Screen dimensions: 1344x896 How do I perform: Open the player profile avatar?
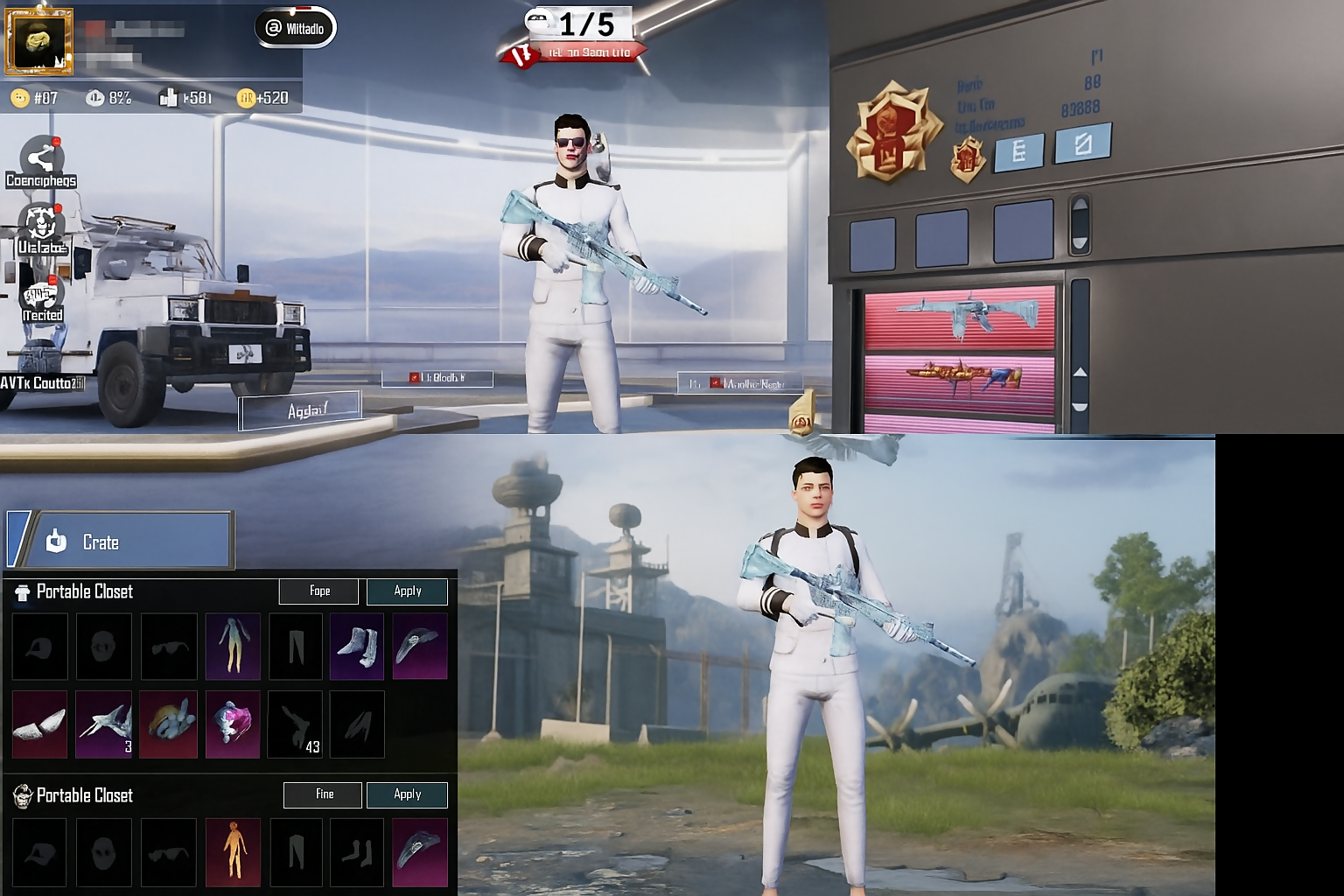39,40
